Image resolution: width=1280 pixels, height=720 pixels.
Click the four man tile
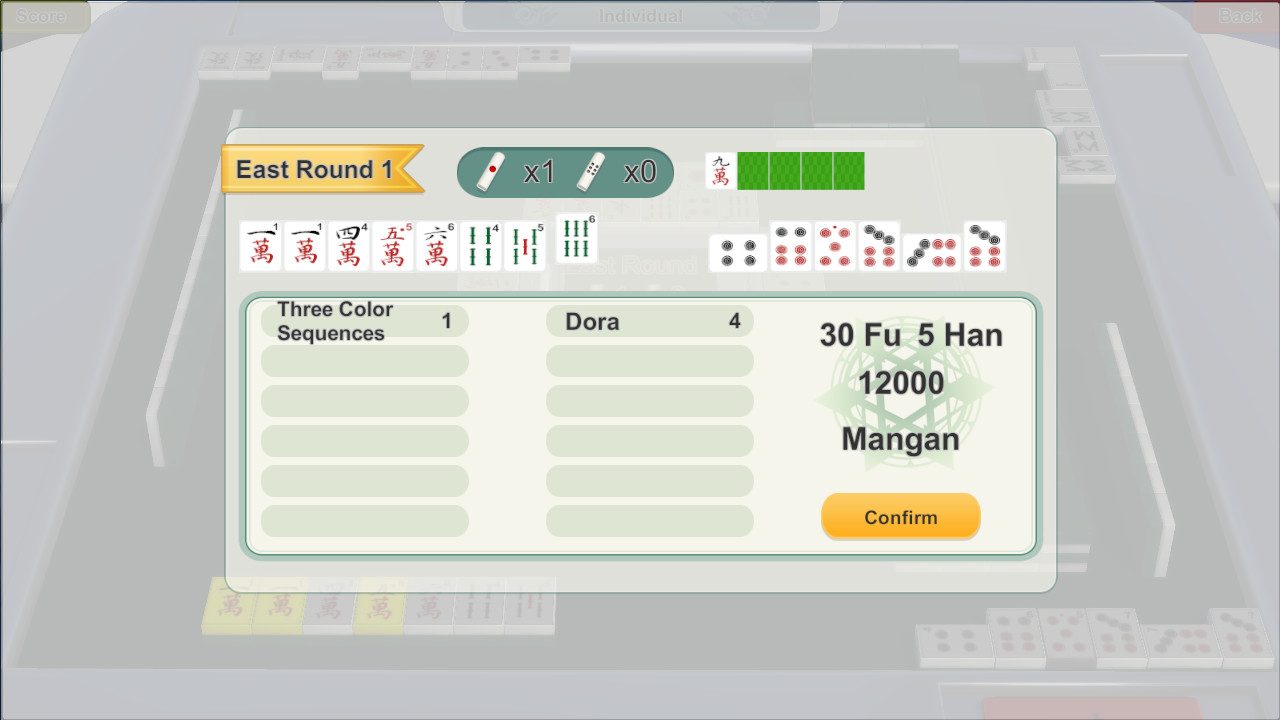(349, 245)
